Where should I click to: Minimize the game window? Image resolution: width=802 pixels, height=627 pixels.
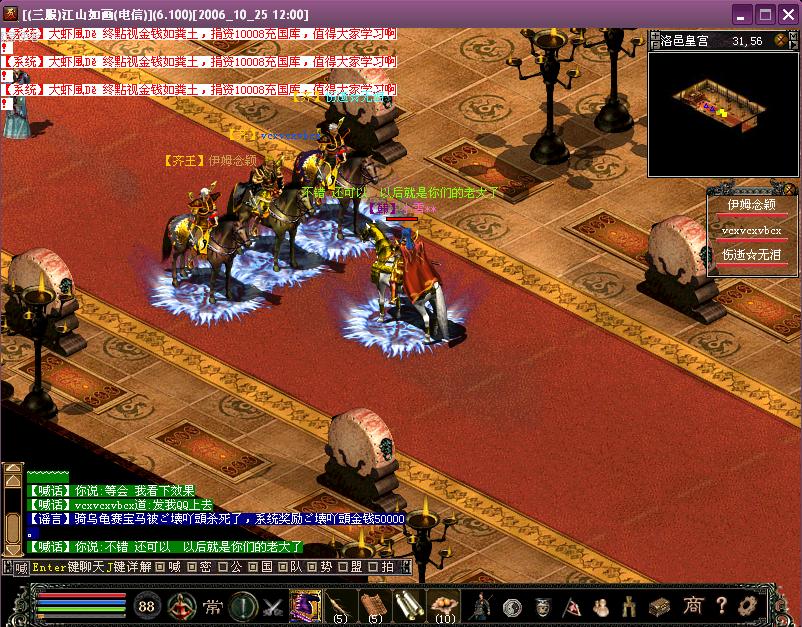(x=742, y=15)
